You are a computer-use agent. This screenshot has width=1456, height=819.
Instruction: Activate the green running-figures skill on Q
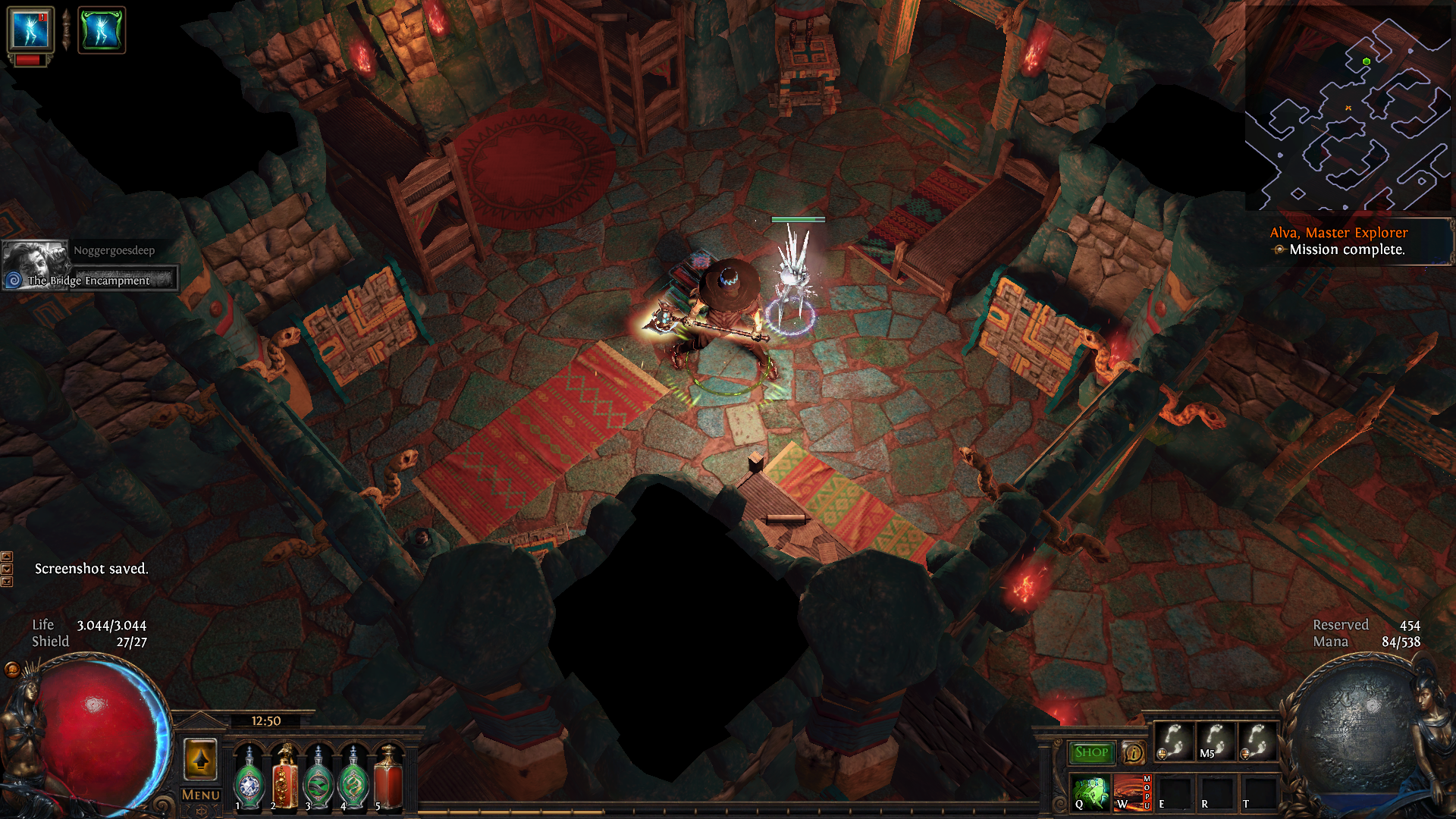[x=1091, y=793]
